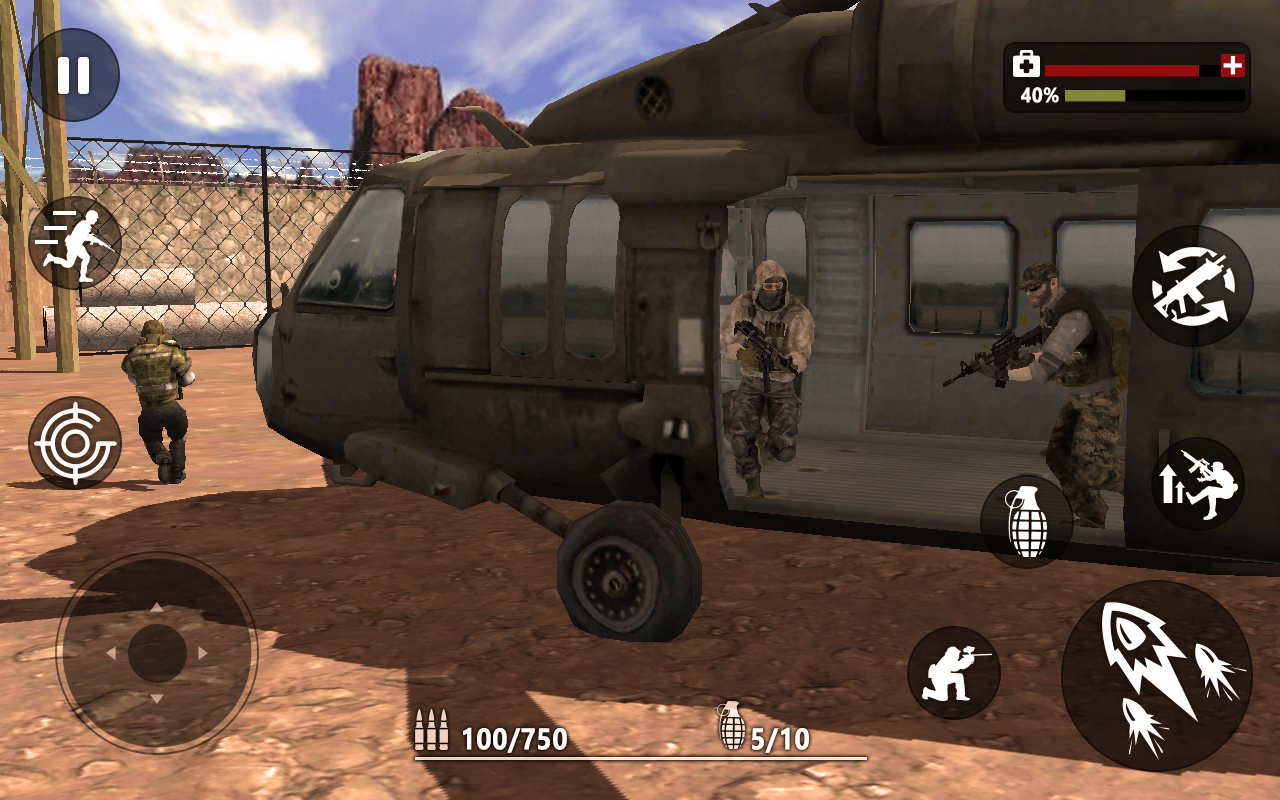Select the bullets icon near the ammo counter
The image size is (1280, 800).
(x=430, y=732)
